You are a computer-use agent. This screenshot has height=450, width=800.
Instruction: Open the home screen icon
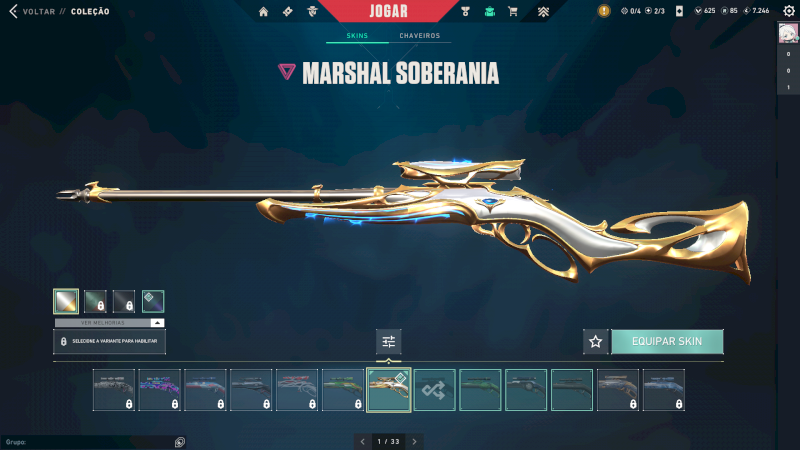pos(264,11)
